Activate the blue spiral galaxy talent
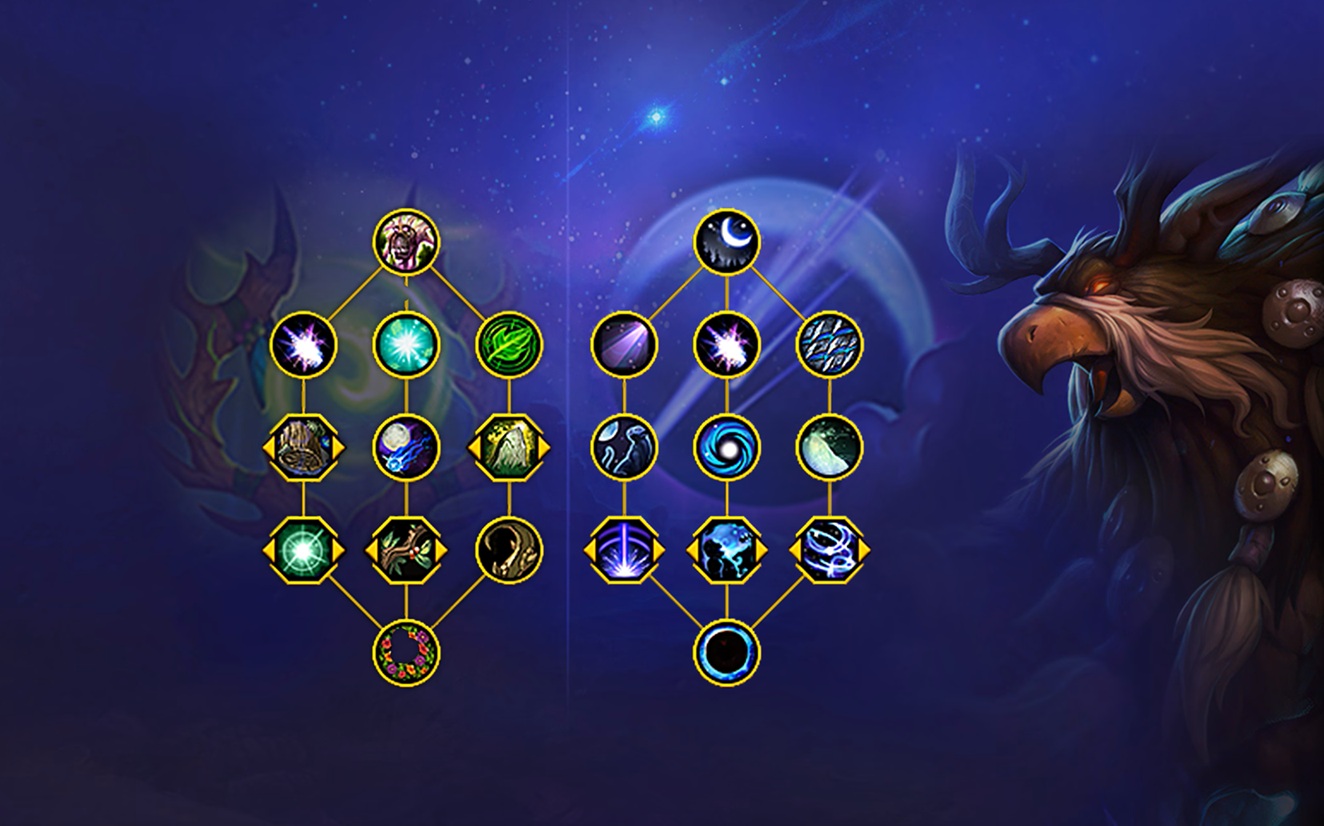1324x826 pixels. [727, 447]
